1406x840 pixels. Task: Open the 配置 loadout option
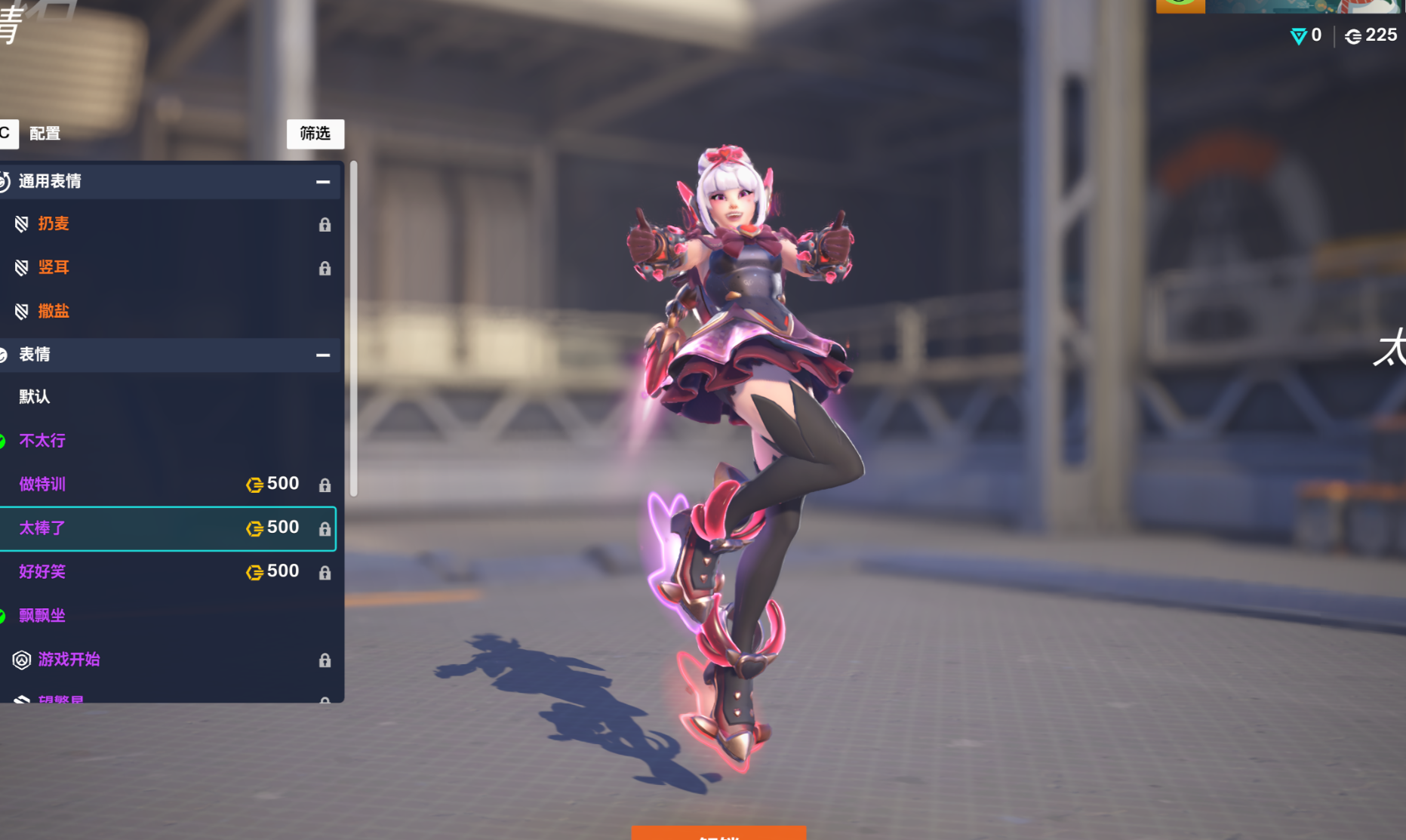44,134
